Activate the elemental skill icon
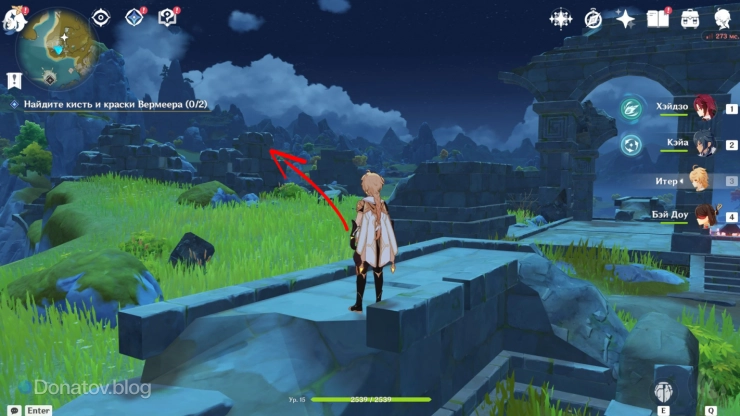The width and height of the screenshot is (740, 416). click(x=662, y=392)
